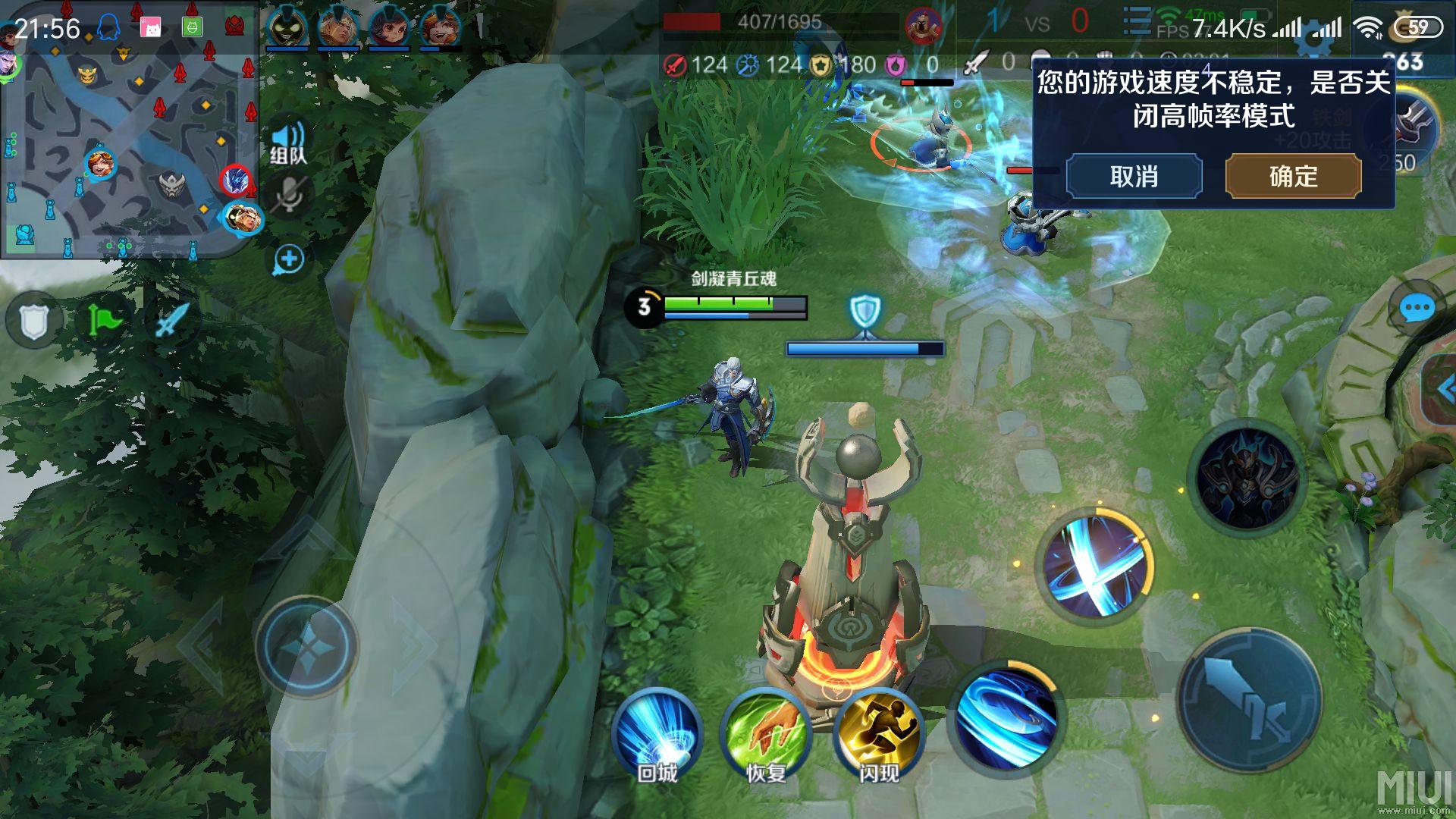The image size is (1456, 819).
Task: Tap the movement joystick center
Action: pos(307,647)
